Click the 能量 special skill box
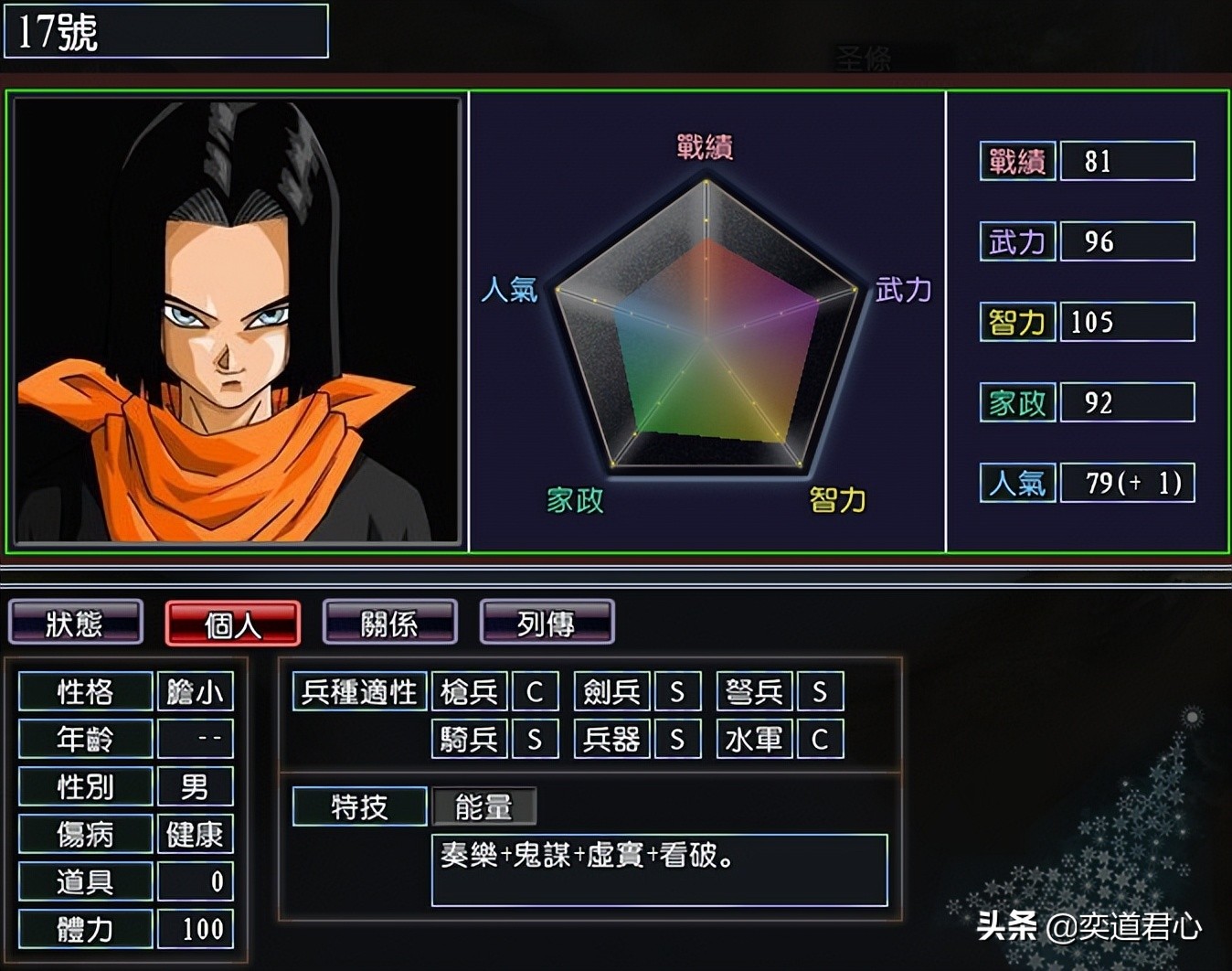Screen dimensions: 1232x971 click(483, 806)
